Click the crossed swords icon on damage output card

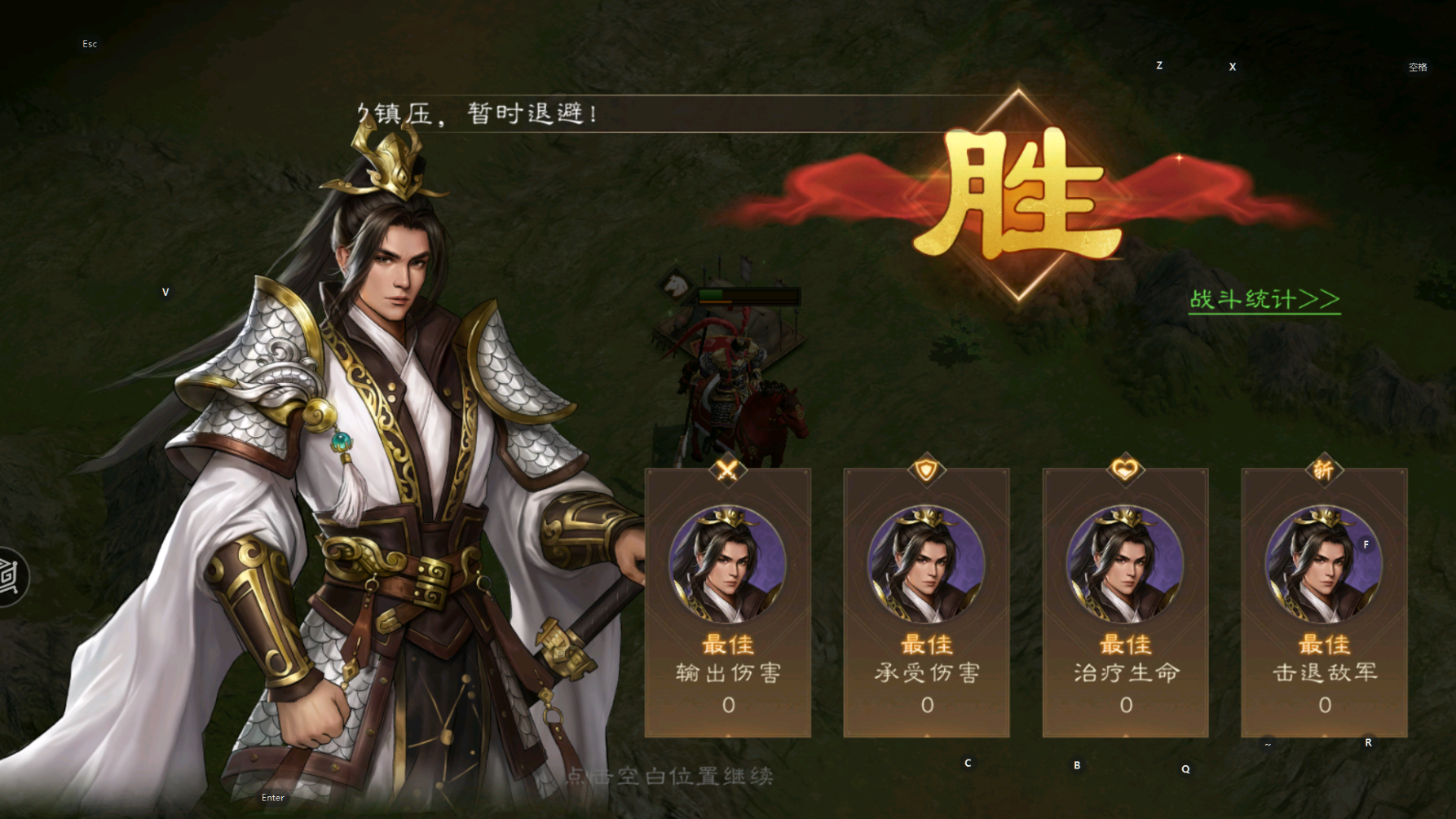[728, 469]
